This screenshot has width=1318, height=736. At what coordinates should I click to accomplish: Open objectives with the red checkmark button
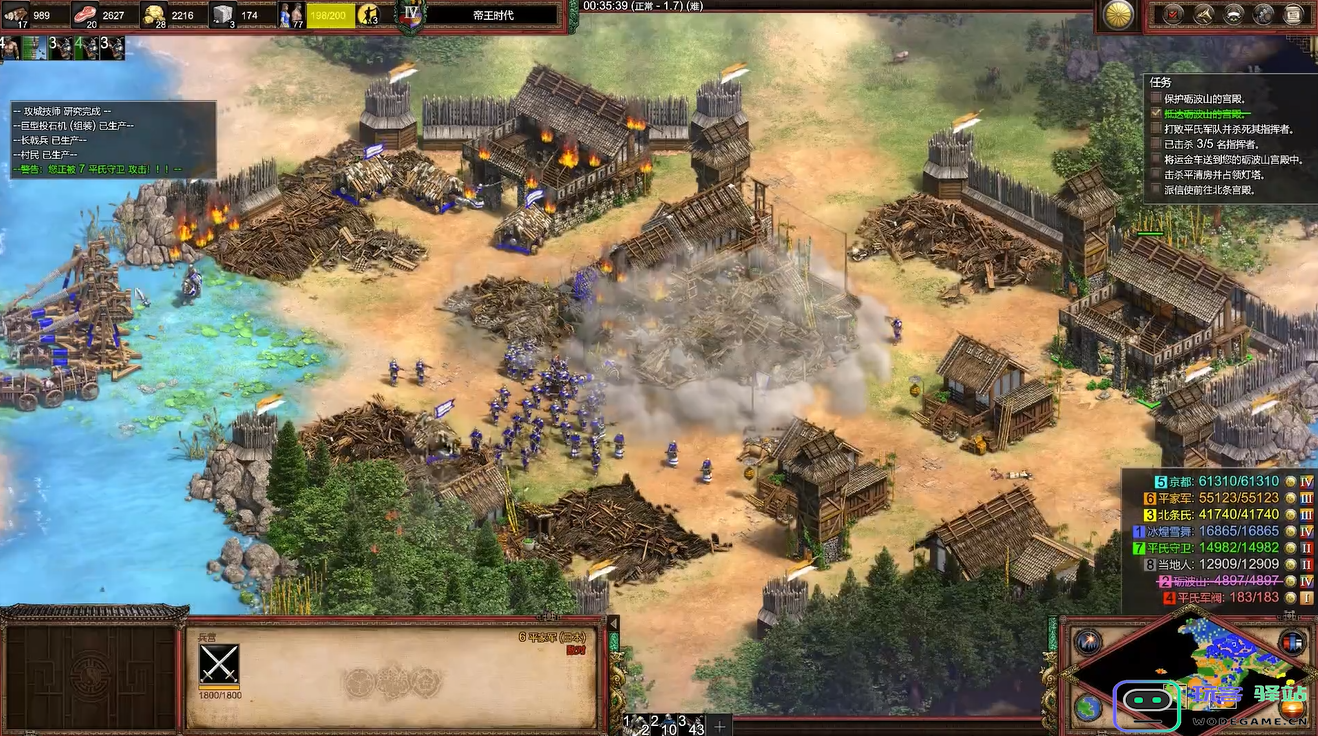[x=1174, y=14]
